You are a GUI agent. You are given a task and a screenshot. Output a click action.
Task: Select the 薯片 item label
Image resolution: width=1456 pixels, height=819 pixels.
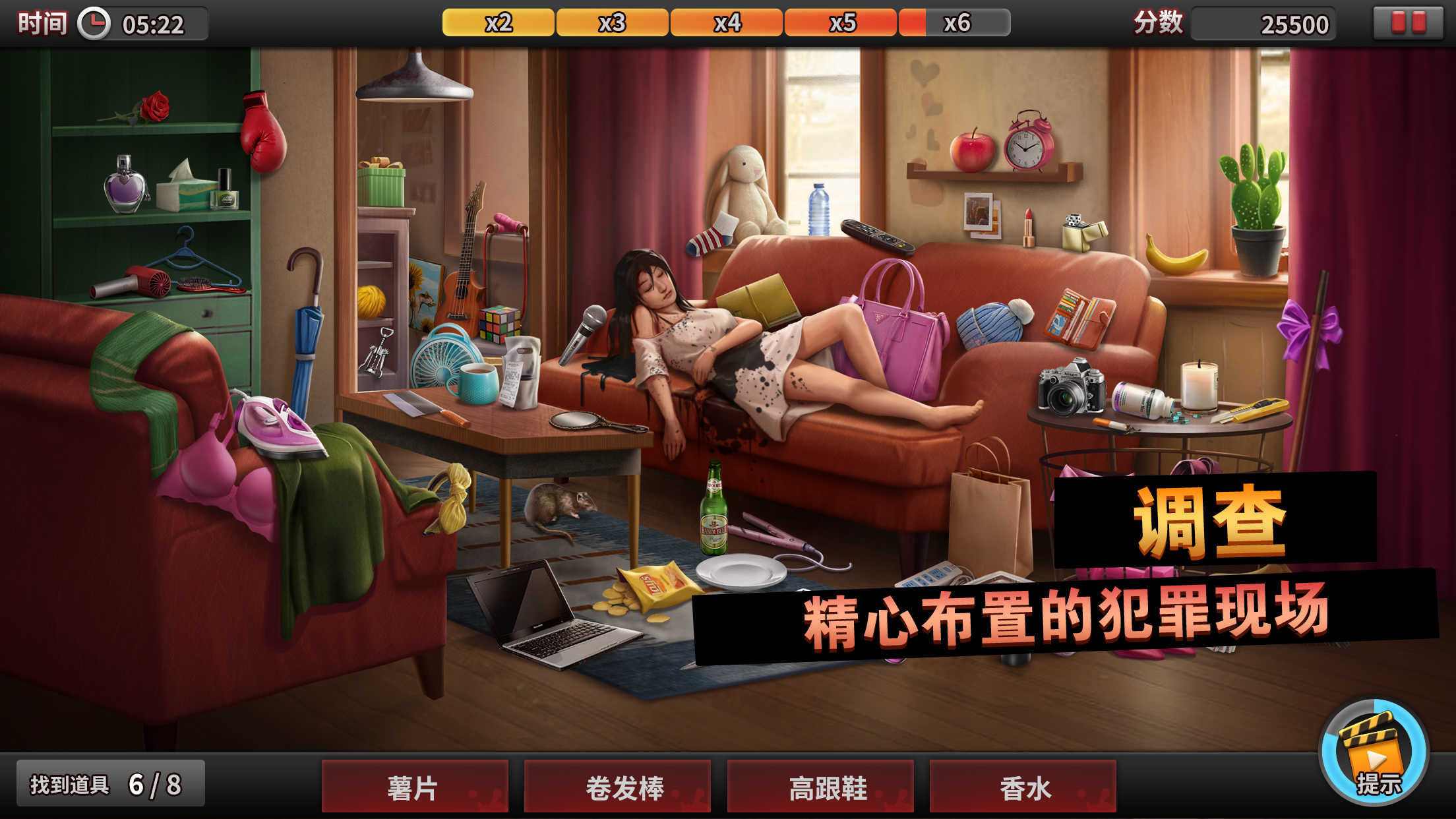tap(415, 785)
